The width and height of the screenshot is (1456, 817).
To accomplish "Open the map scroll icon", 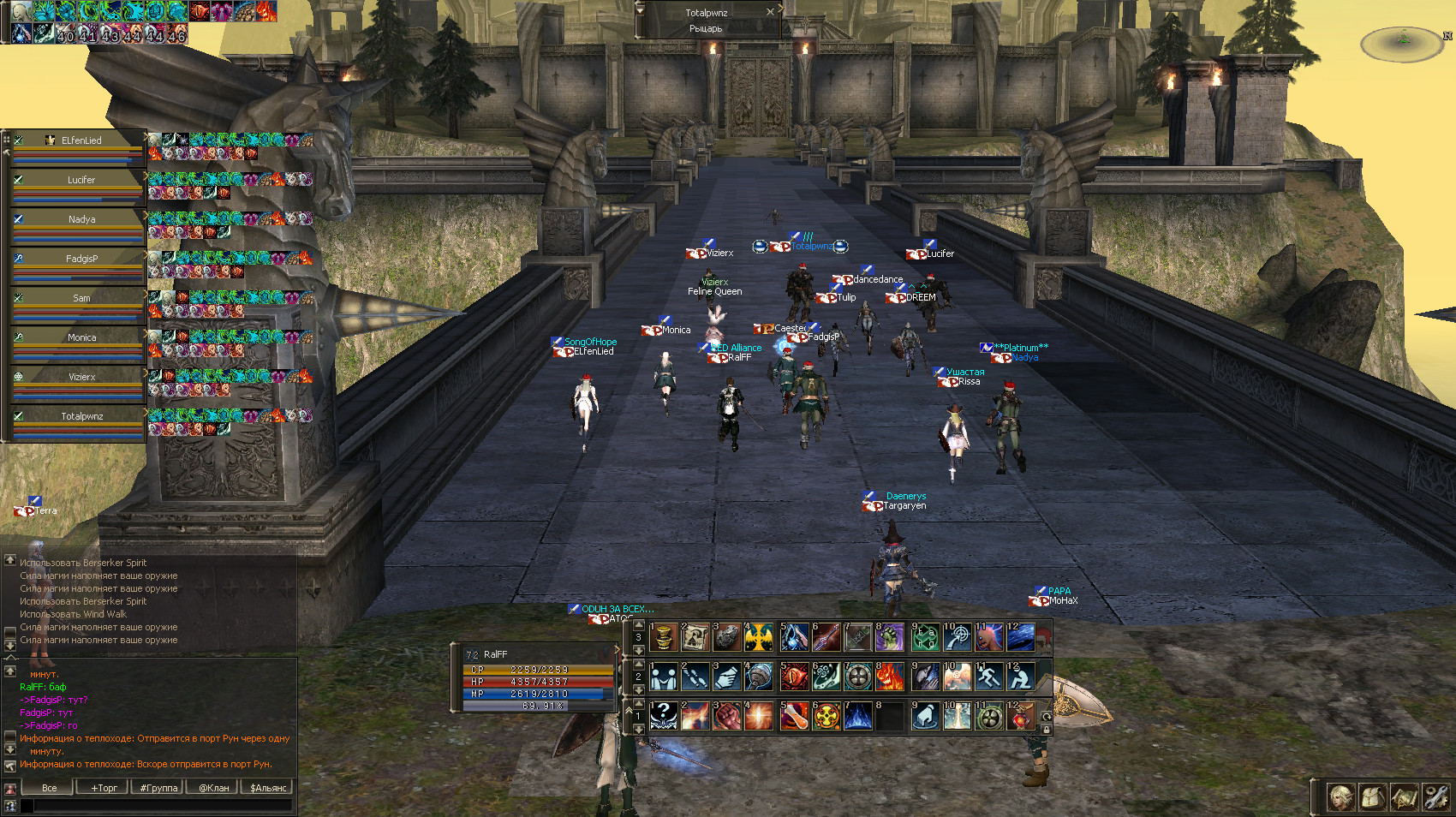I will (x=1405, y=798).
